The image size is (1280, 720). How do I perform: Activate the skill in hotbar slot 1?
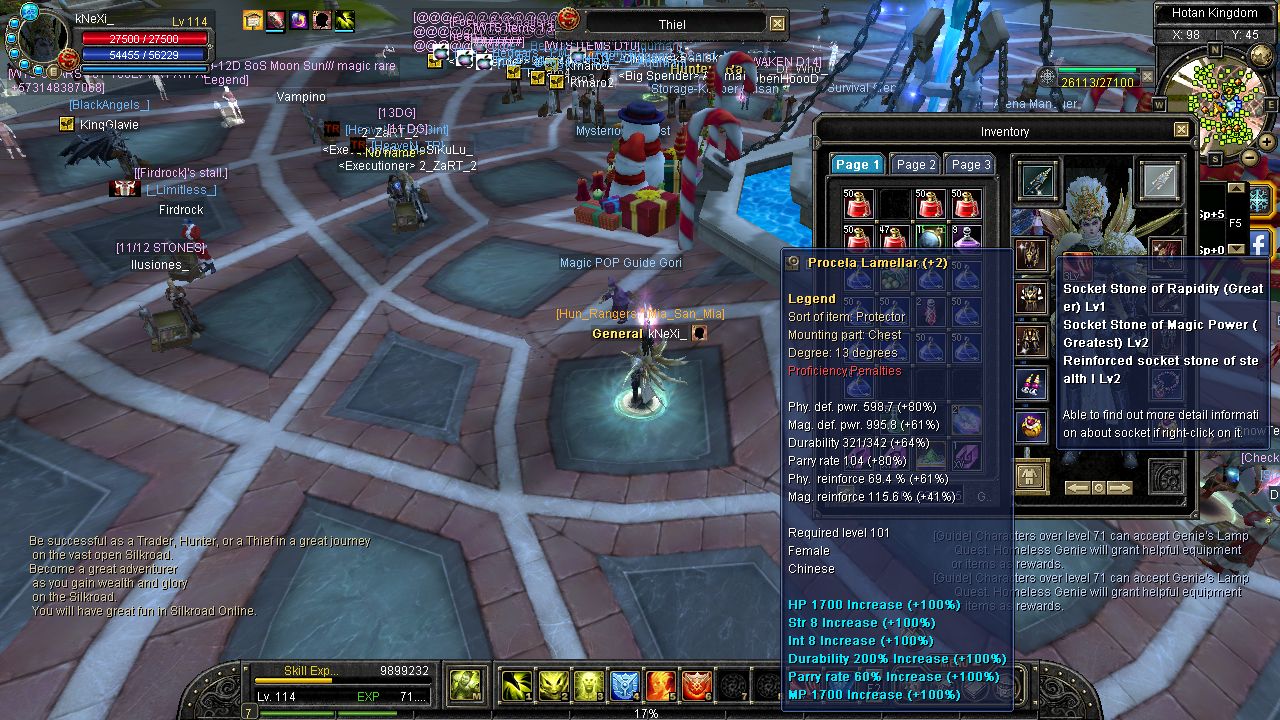click(x=516, y=685)
